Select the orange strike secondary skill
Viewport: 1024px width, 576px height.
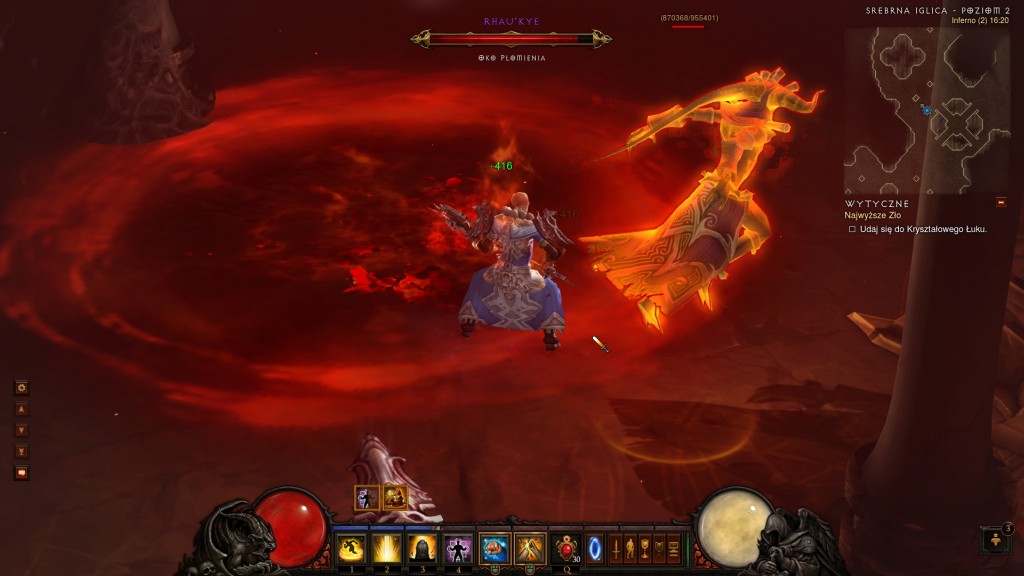click(528, 548)
